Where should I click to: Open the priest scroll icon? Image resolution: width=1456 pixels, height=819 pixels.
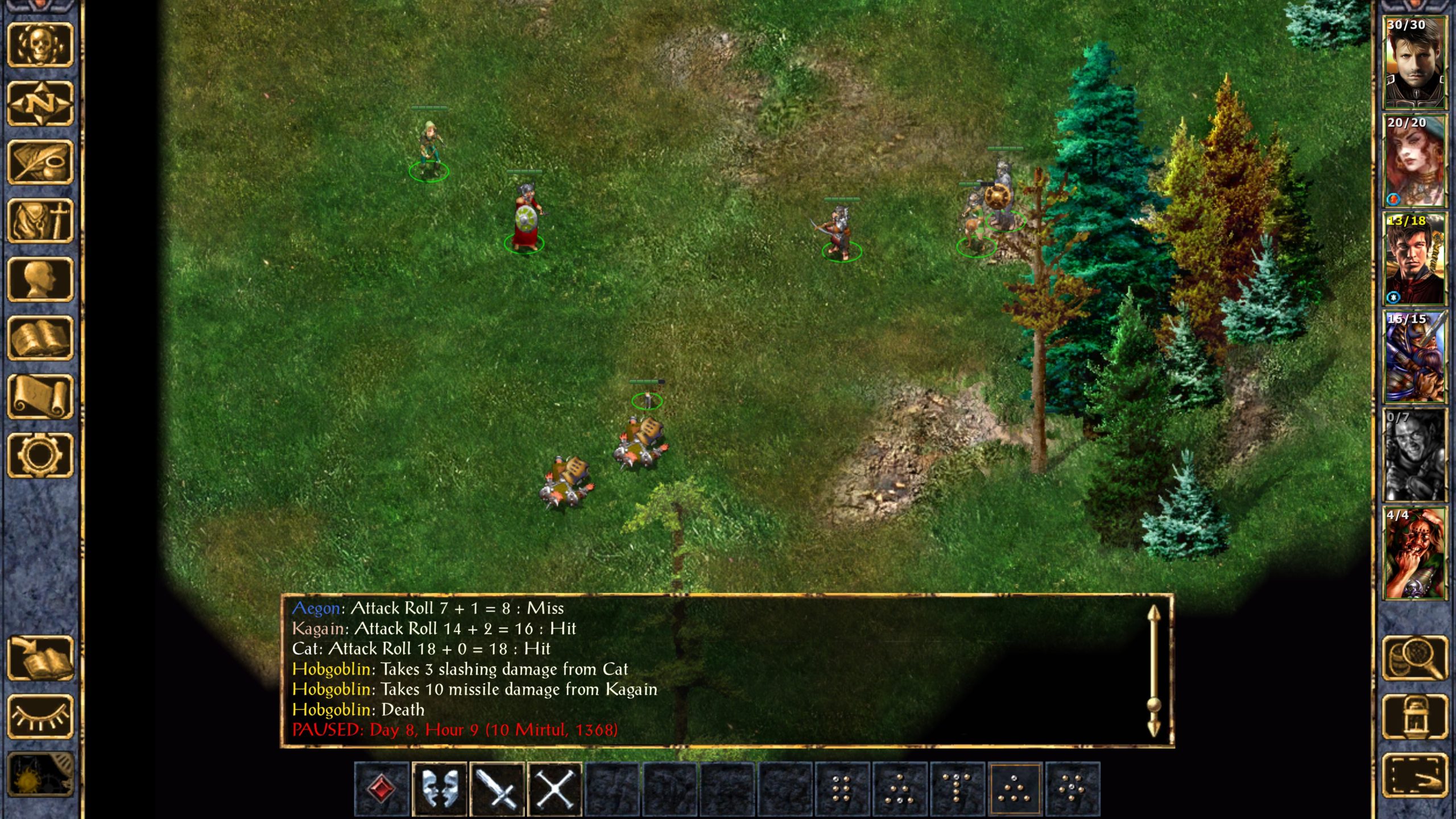40,396
